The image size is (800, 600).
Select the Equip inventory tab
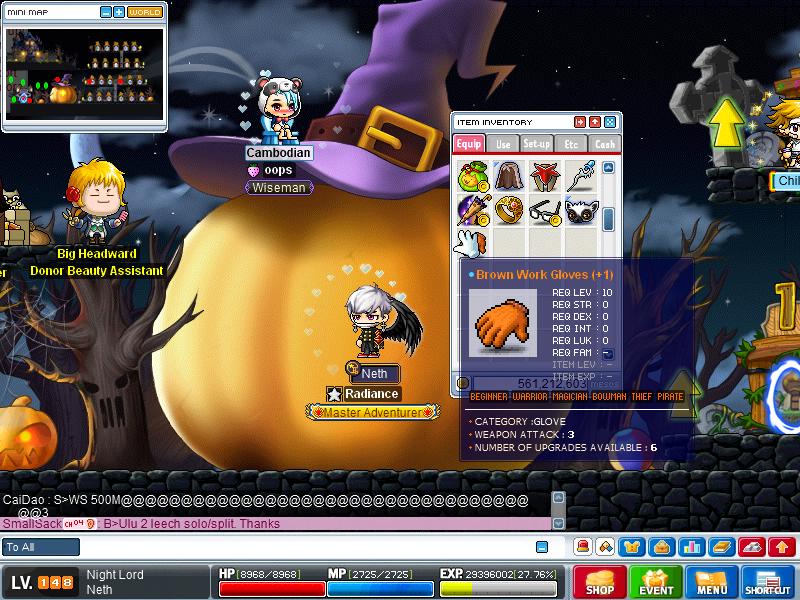click(x=469, y=144)
